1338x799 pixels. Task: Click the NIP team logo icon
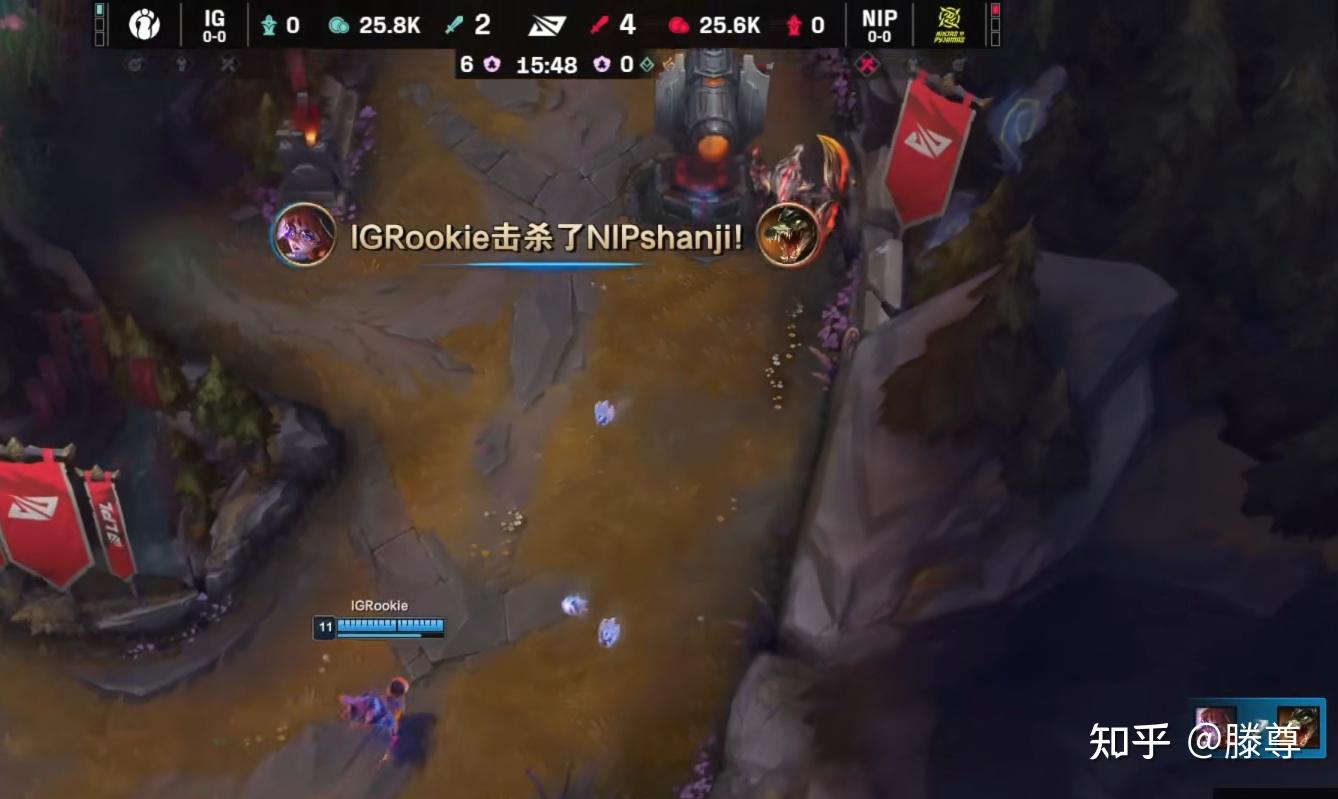(949, 23)
